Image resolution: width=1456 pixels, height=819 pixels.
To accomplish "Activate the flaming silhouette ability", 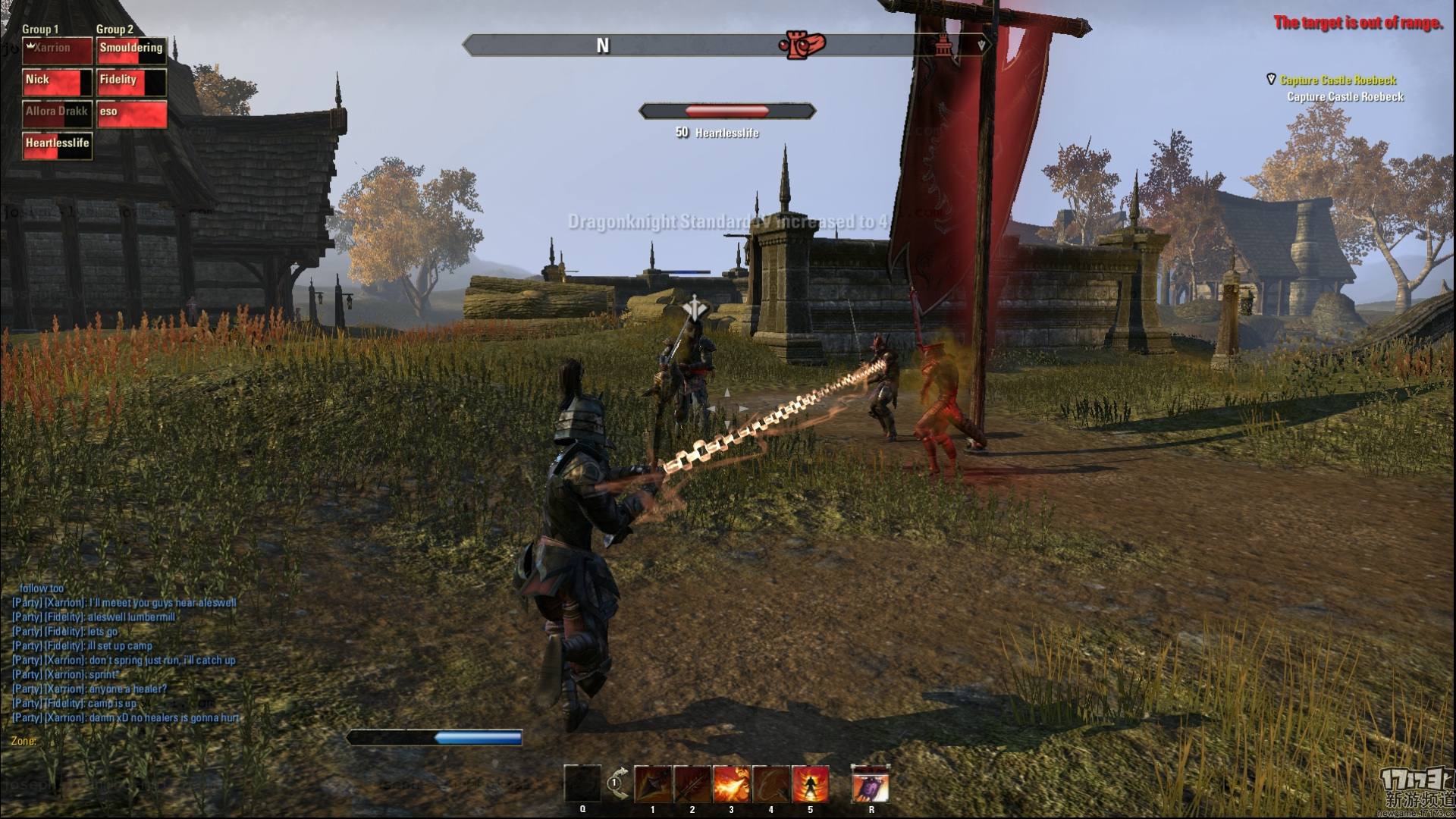I will 811,784.
